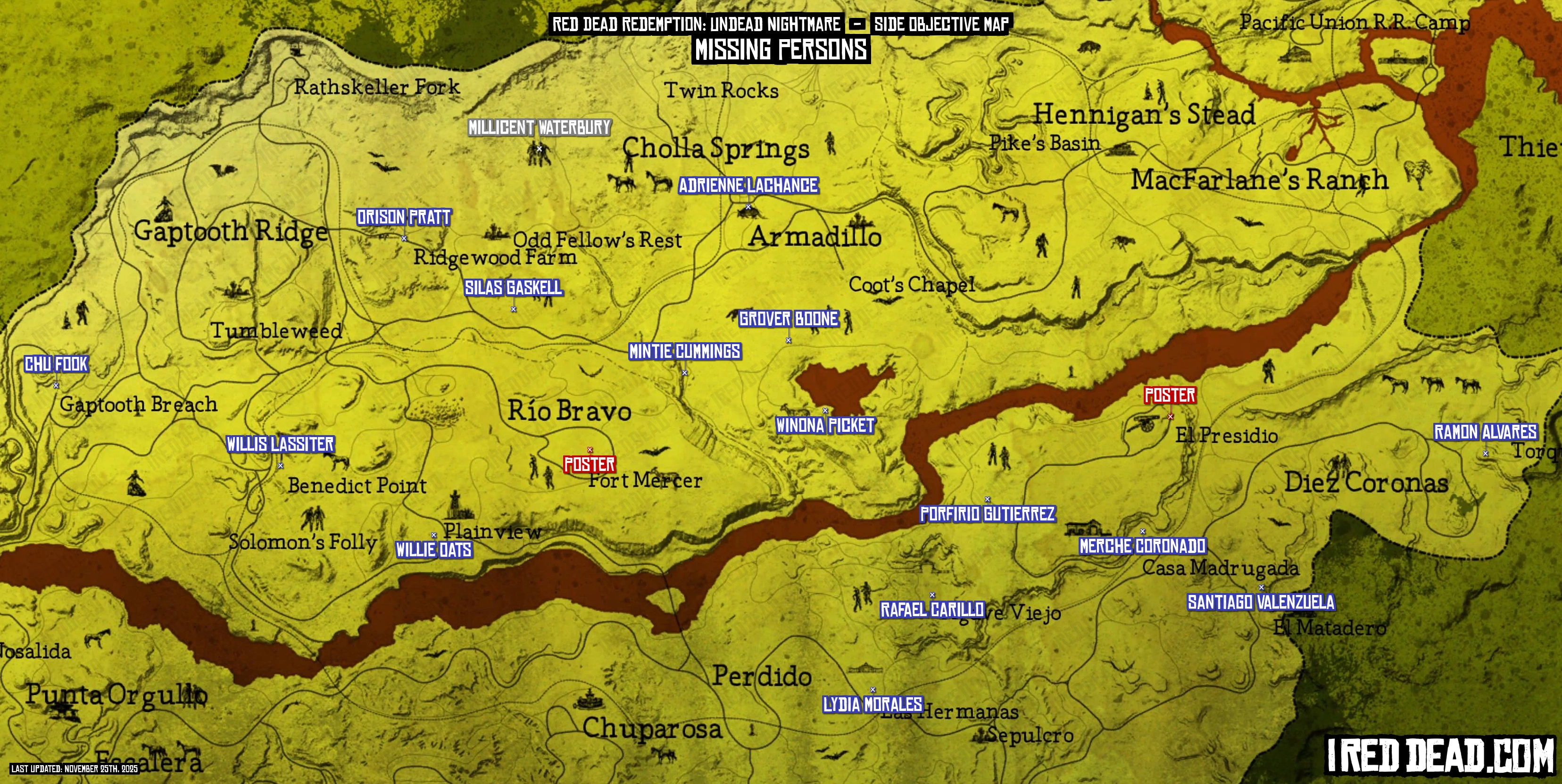Select the red POSTER marker near El Presidio
The image size is (1562, 784).
[x=1170, y=396]
